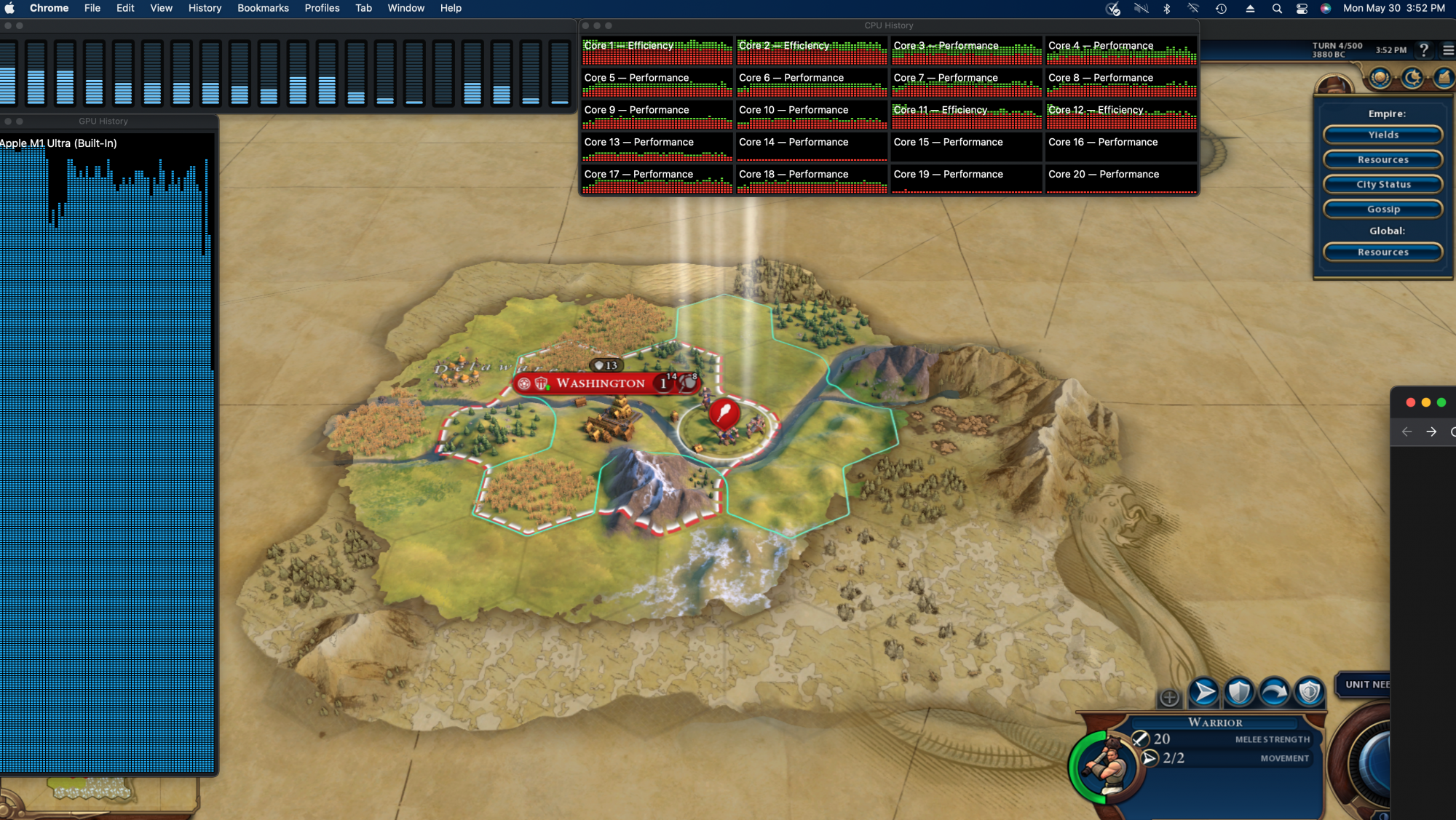Image resolution: width=1456 pixels, height=820 pixels.
Task: Open Chrome's Bookmarks menu
Action: click(x=263, y=8)
